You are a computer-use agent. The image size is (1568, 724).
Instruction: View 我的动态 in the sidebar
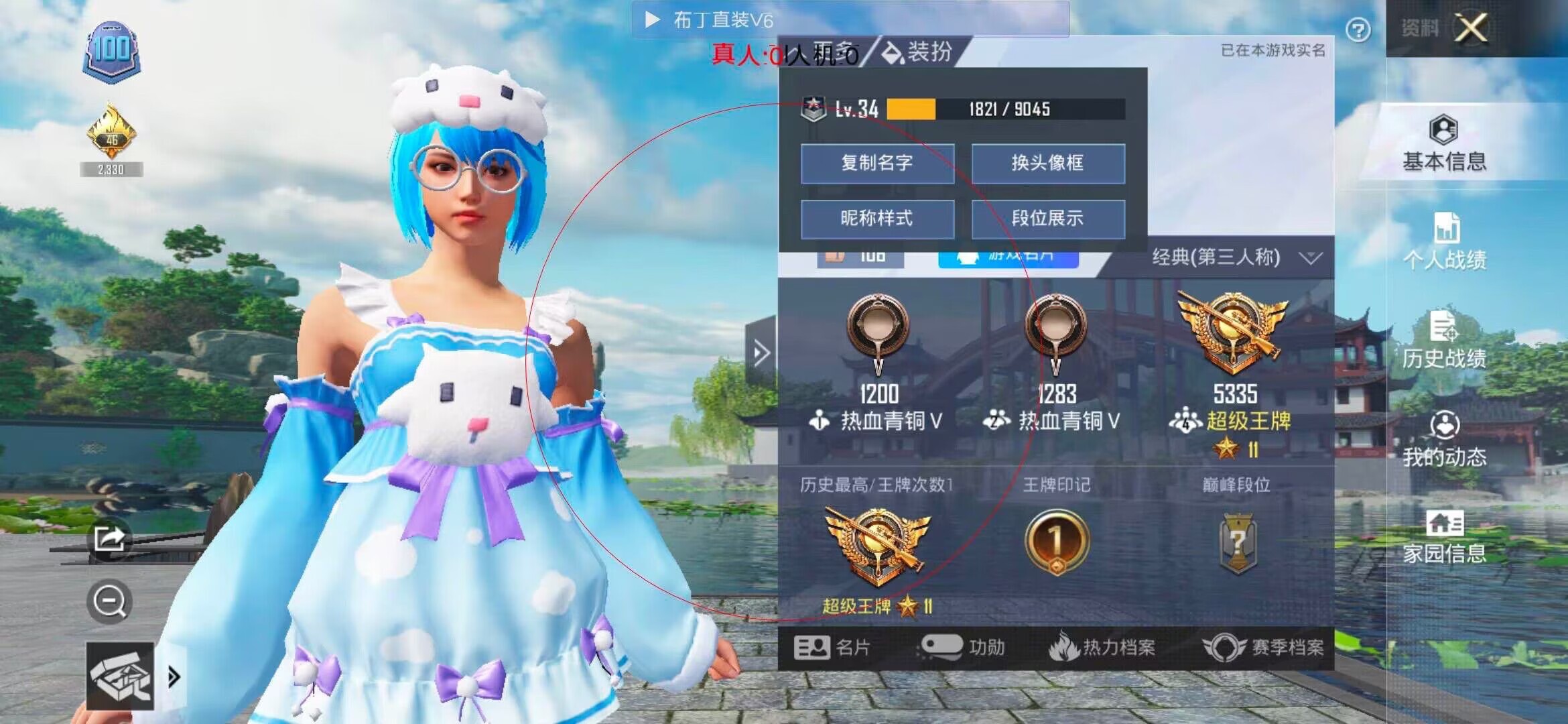(1445, 442)
